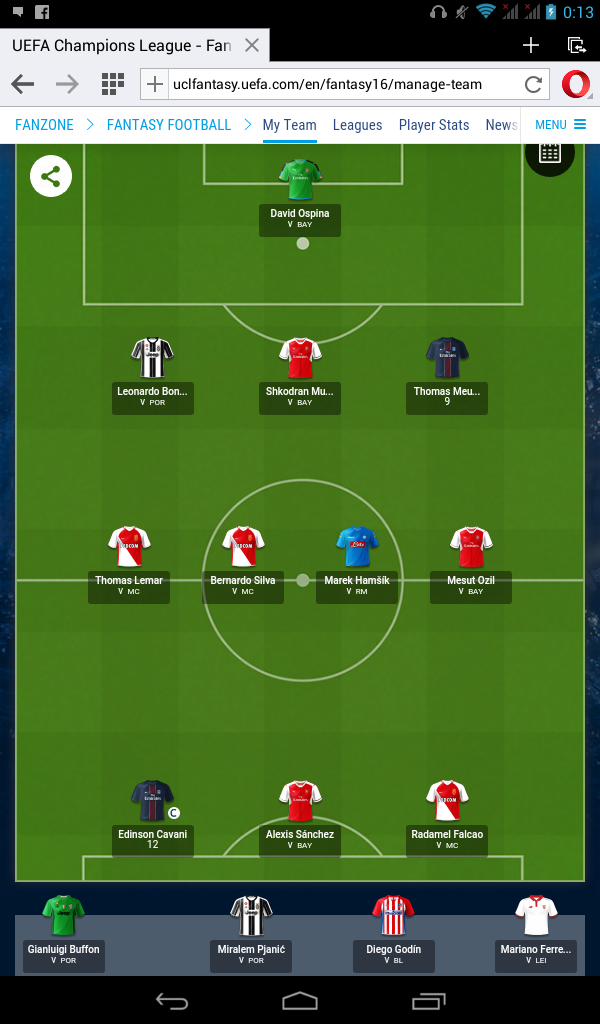600x1024 pixels.
Task: Select substitute Miralem Pjanić
Action: (x=250, y=916)
